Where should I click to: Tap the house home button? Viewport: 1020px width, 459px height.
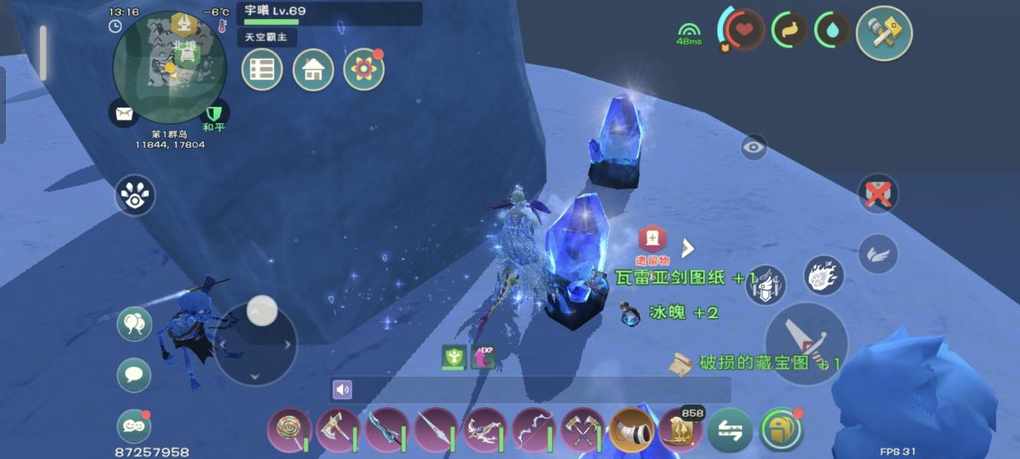click(x=313, y=69)
